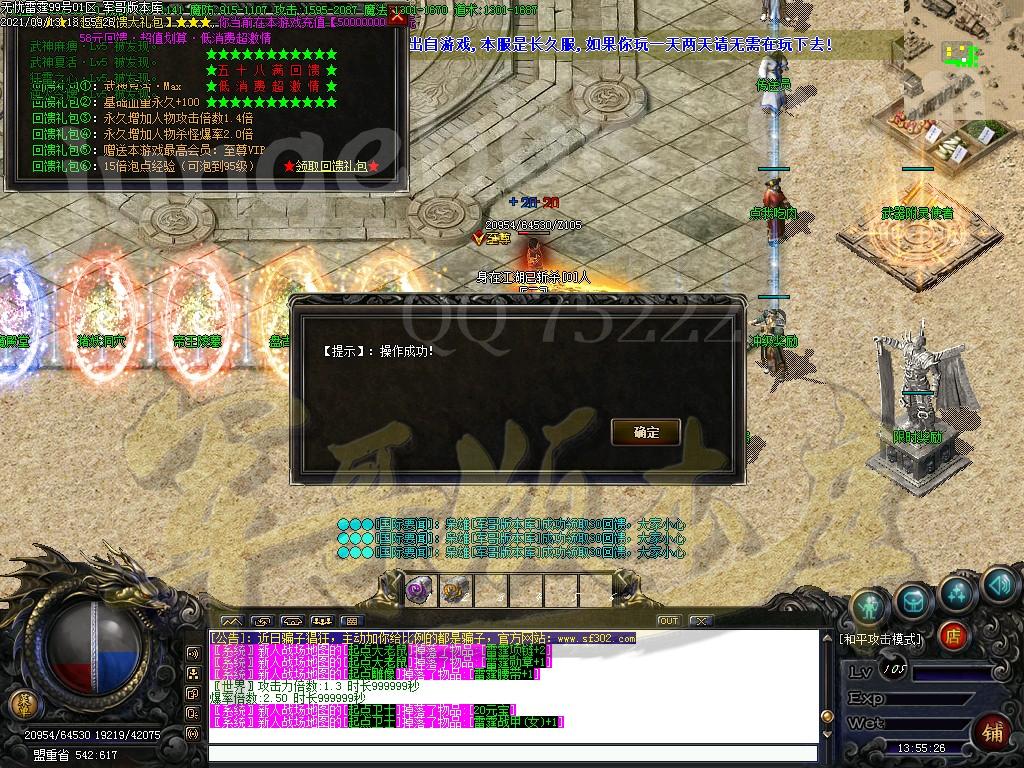This screenshot has height=768, width=1024.
Task: Confirm the prompt with the 确定 button
Action: pos(646,432)
